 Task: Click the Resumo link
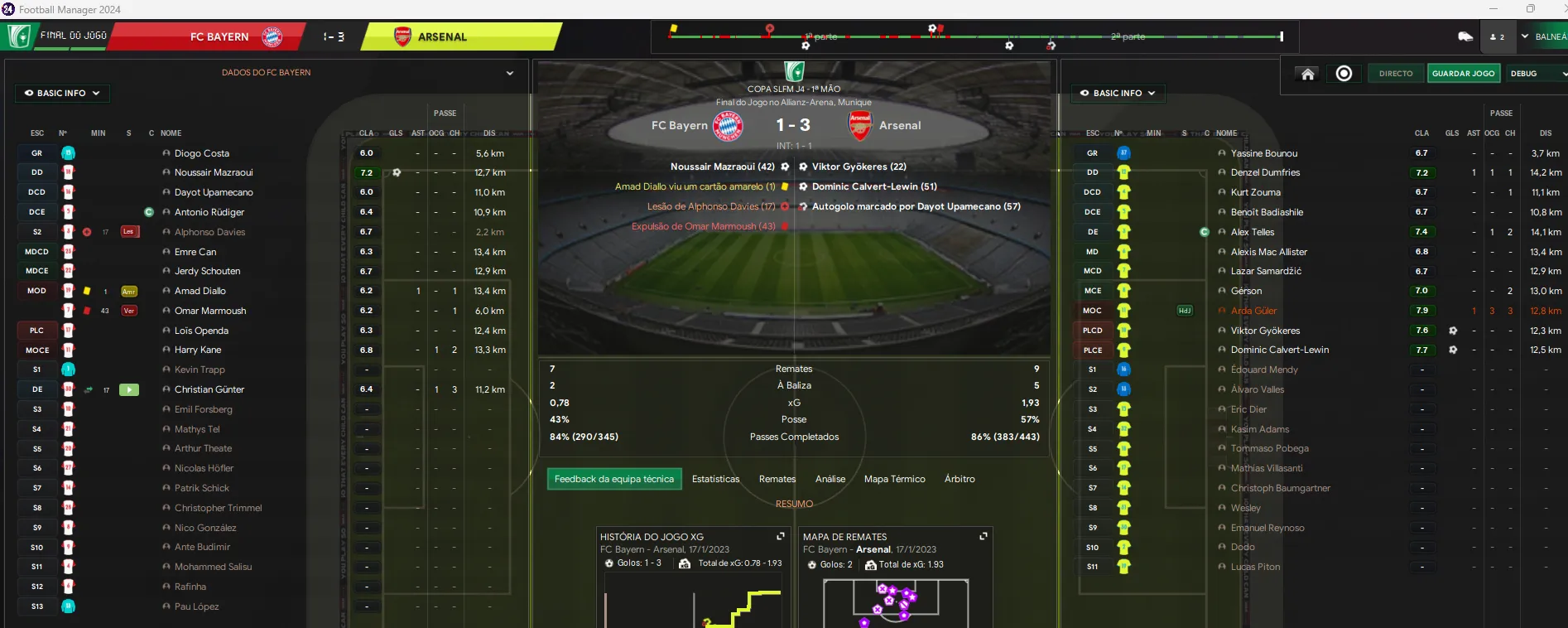coord(794,504)
